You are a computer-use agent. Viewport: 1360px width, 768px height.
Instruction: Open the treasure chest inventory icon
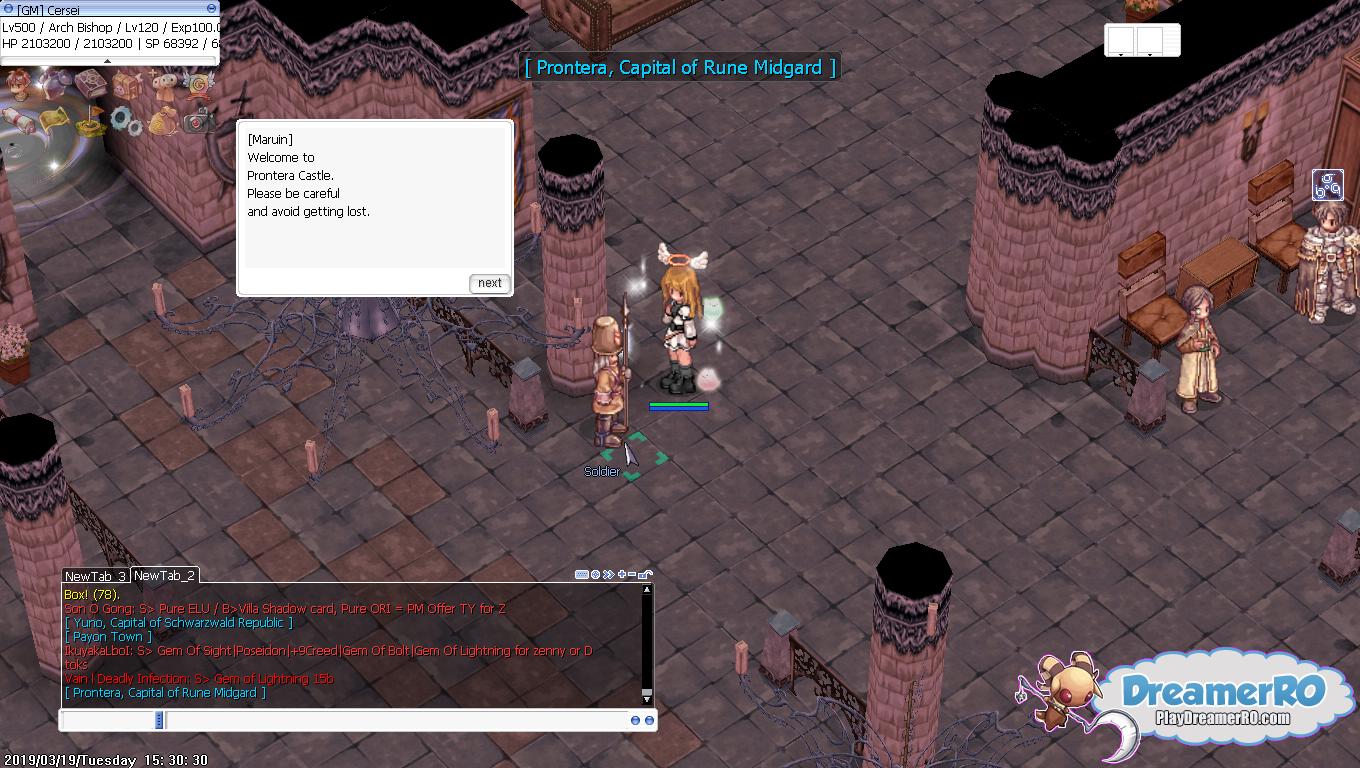pos(126,84)
